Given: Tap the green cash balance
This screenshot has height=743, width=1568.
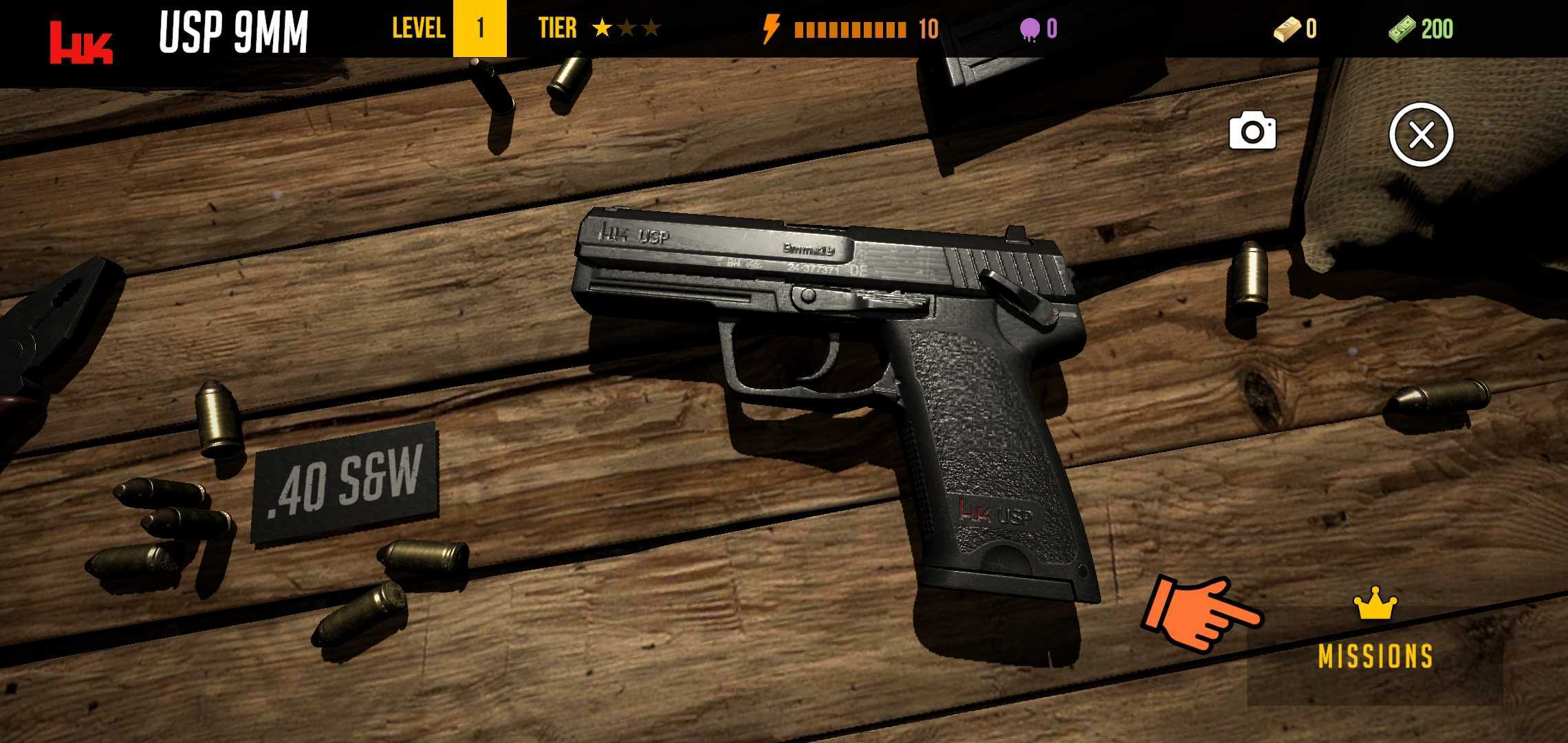Looking at the screenshot, I should click(1421, 29).
